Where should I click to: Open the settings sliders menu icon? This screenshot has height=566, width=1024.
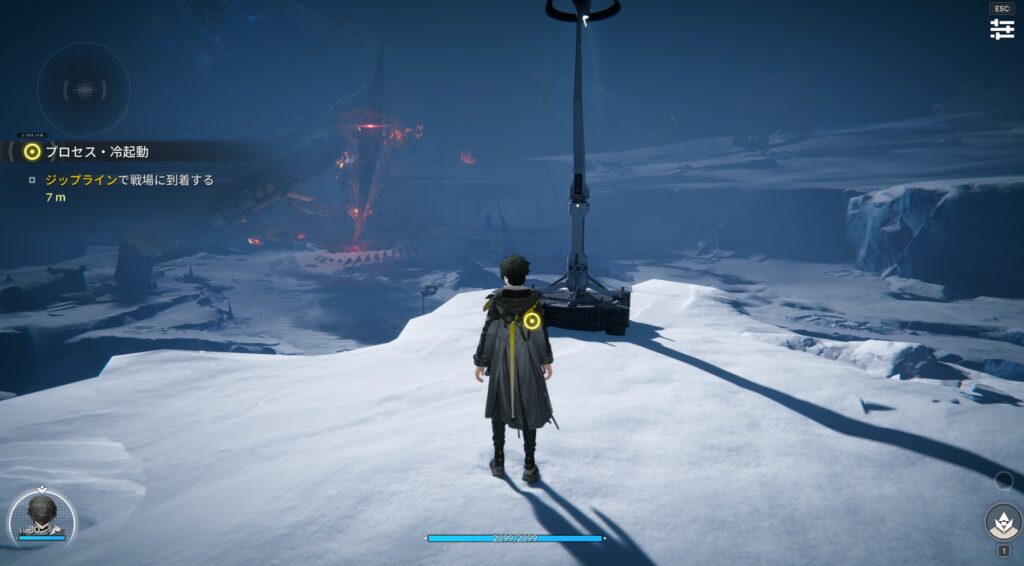pos(1002,29)
